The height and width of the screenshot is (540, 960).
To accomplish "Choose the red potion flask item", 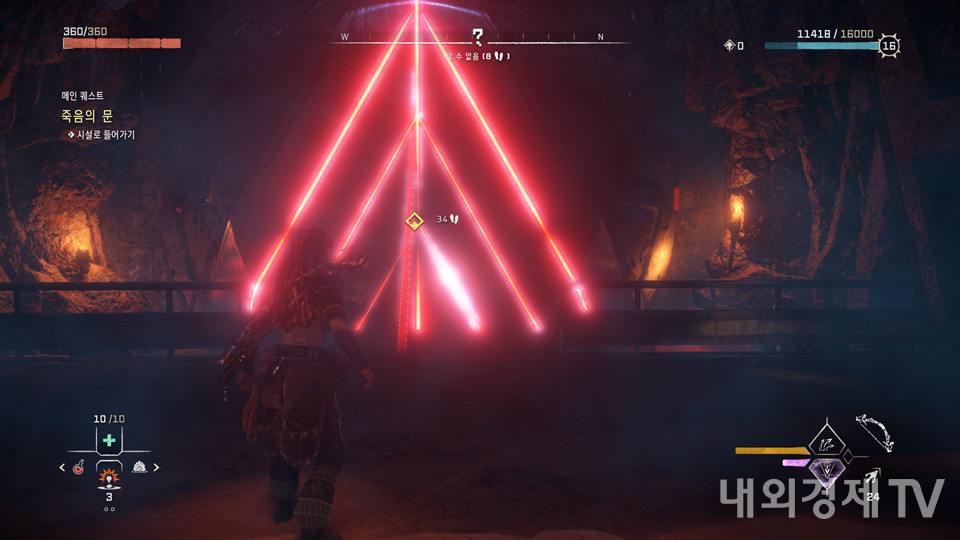I will [x=78, y=467].
